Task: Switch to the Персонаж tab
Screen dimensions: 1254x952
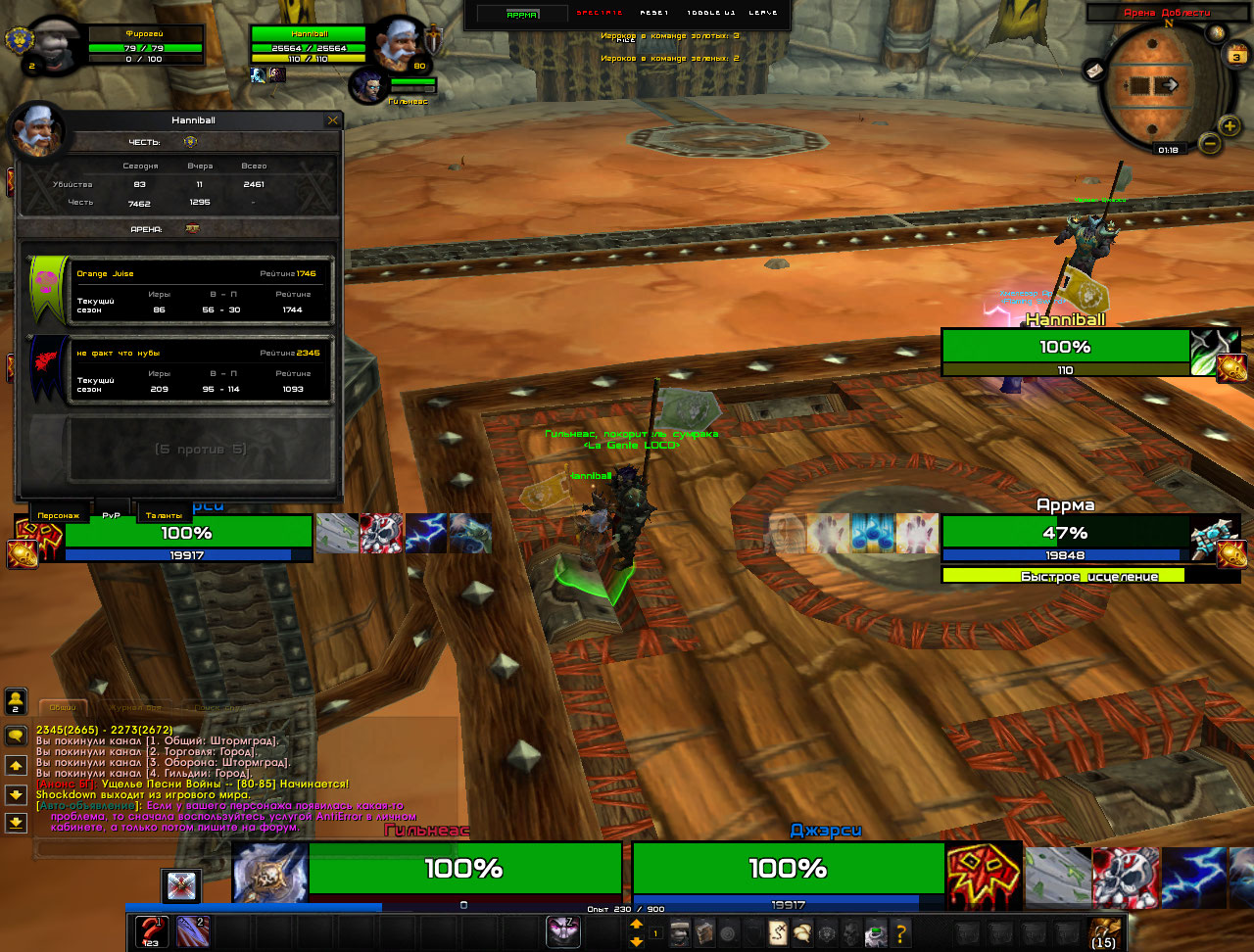Action: tap(61, 514)
